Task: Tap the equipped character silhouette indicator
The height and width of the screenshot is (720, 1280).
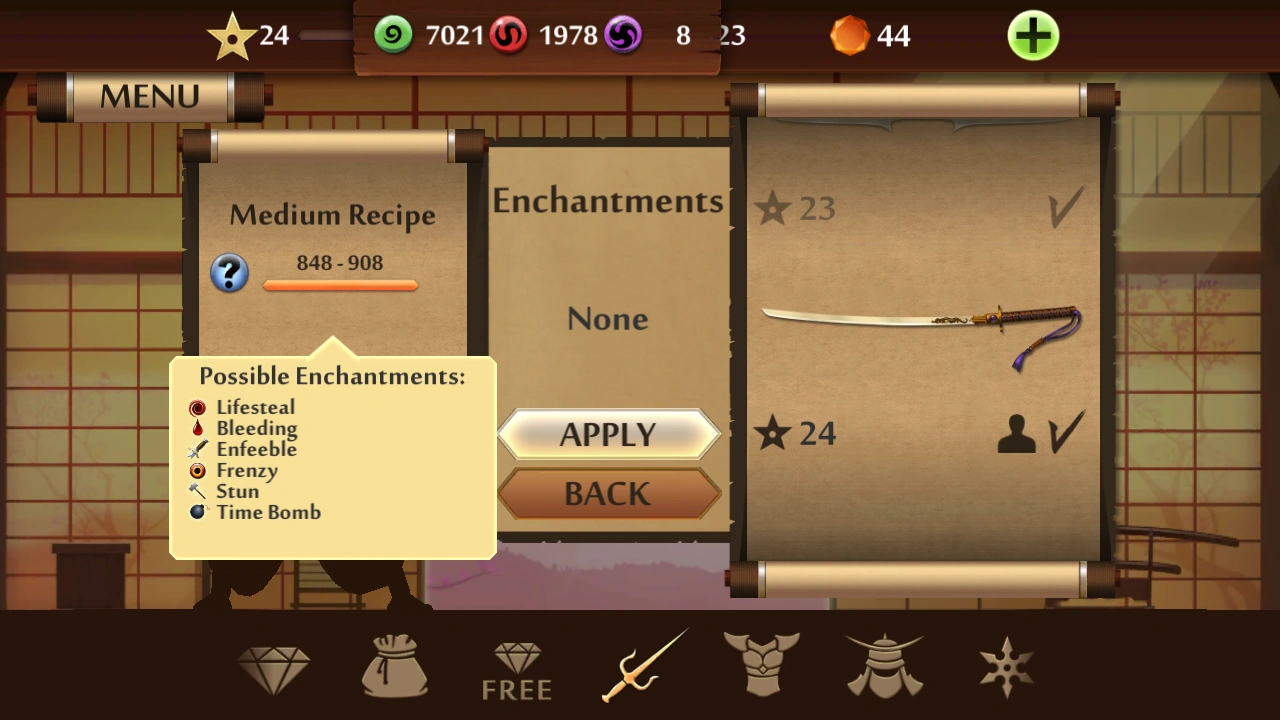Action: 1016,432
